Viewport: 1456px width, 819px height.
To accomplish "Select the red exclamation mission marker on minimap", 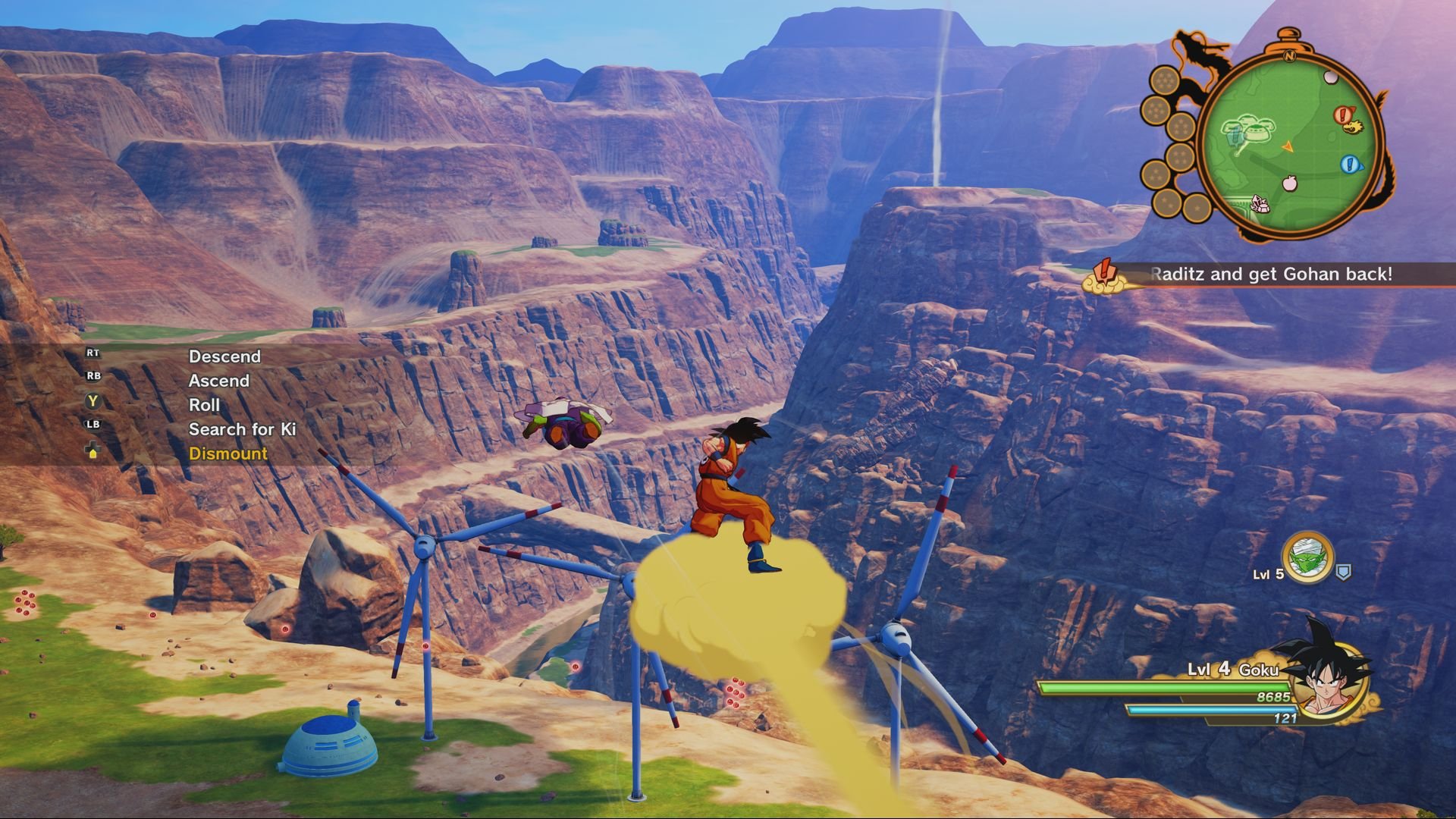I will [x=1341, y=114].
